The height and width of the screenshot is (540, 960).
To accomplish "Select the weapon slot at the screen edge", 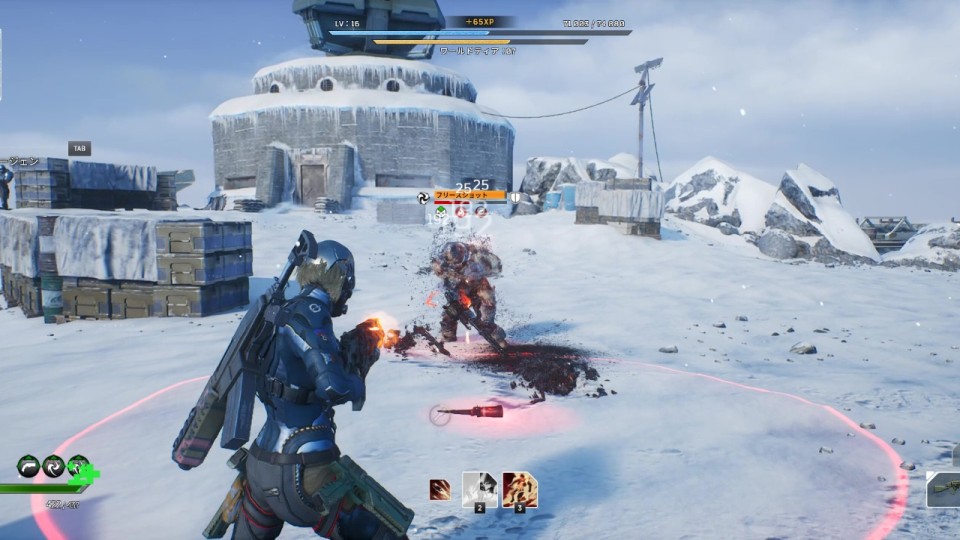I will click(x=944, y=488).
